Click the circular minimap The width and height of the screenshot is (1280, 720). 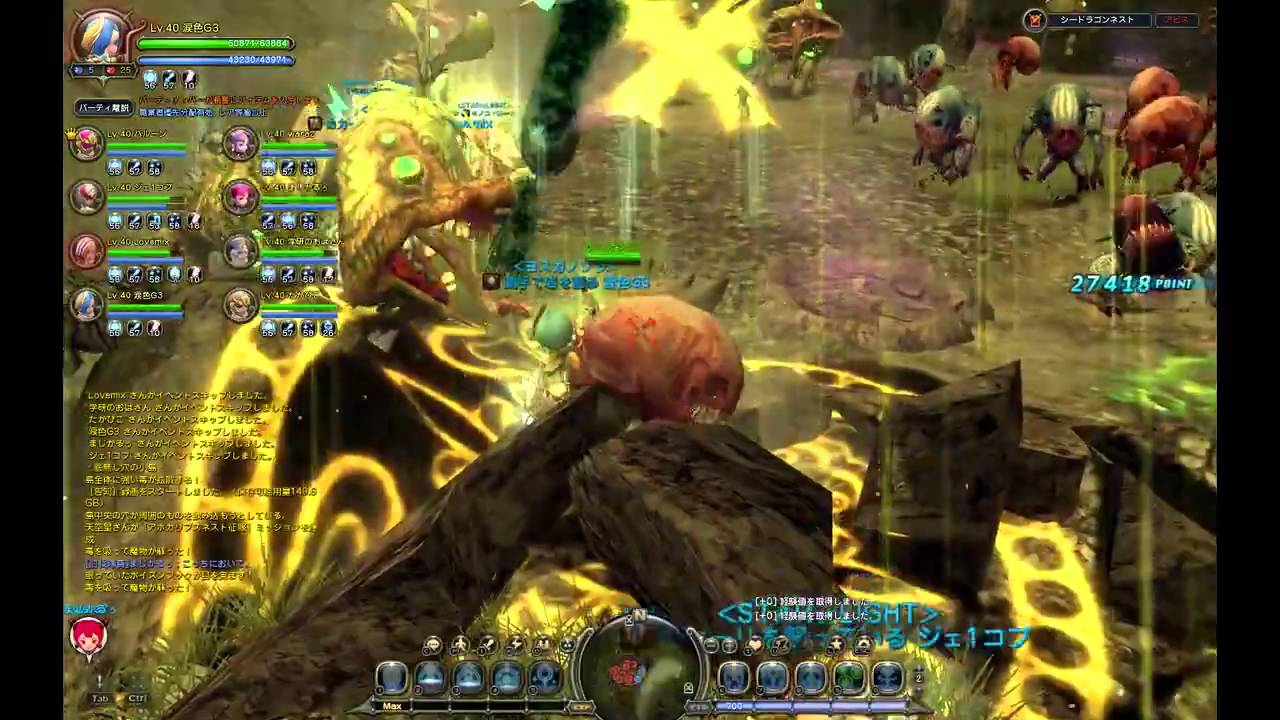[640, 664]
